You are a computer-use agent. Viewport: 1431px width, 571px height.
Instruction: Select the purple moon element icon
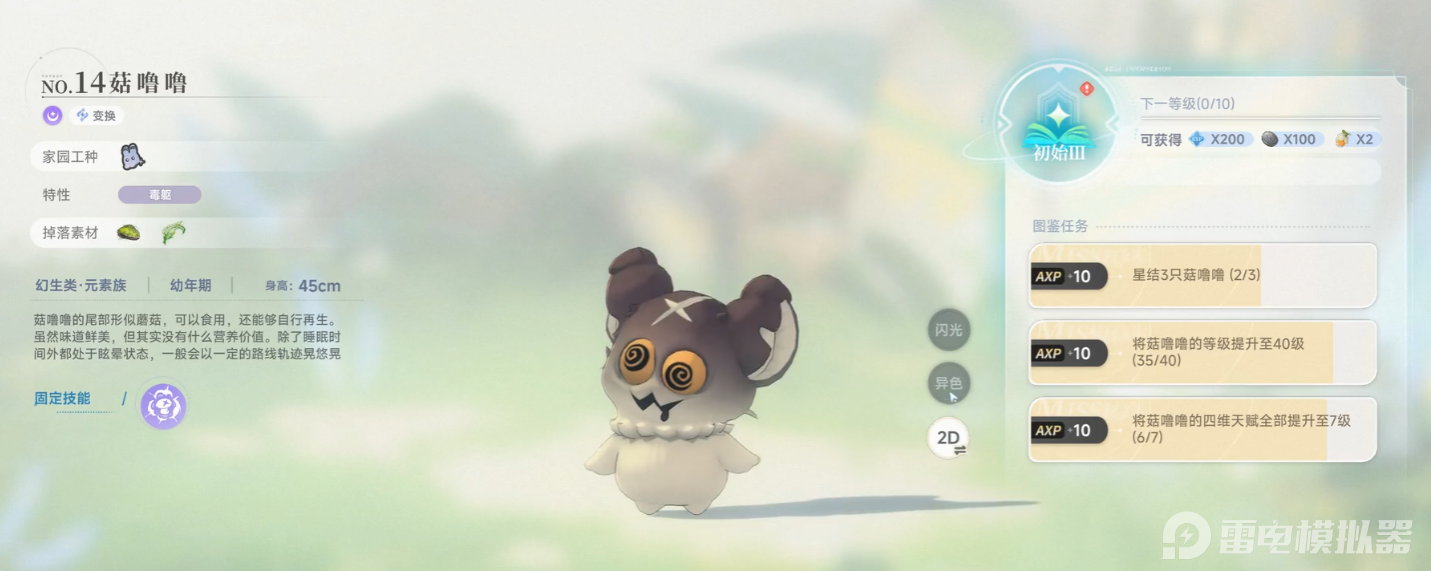(52, 116)
